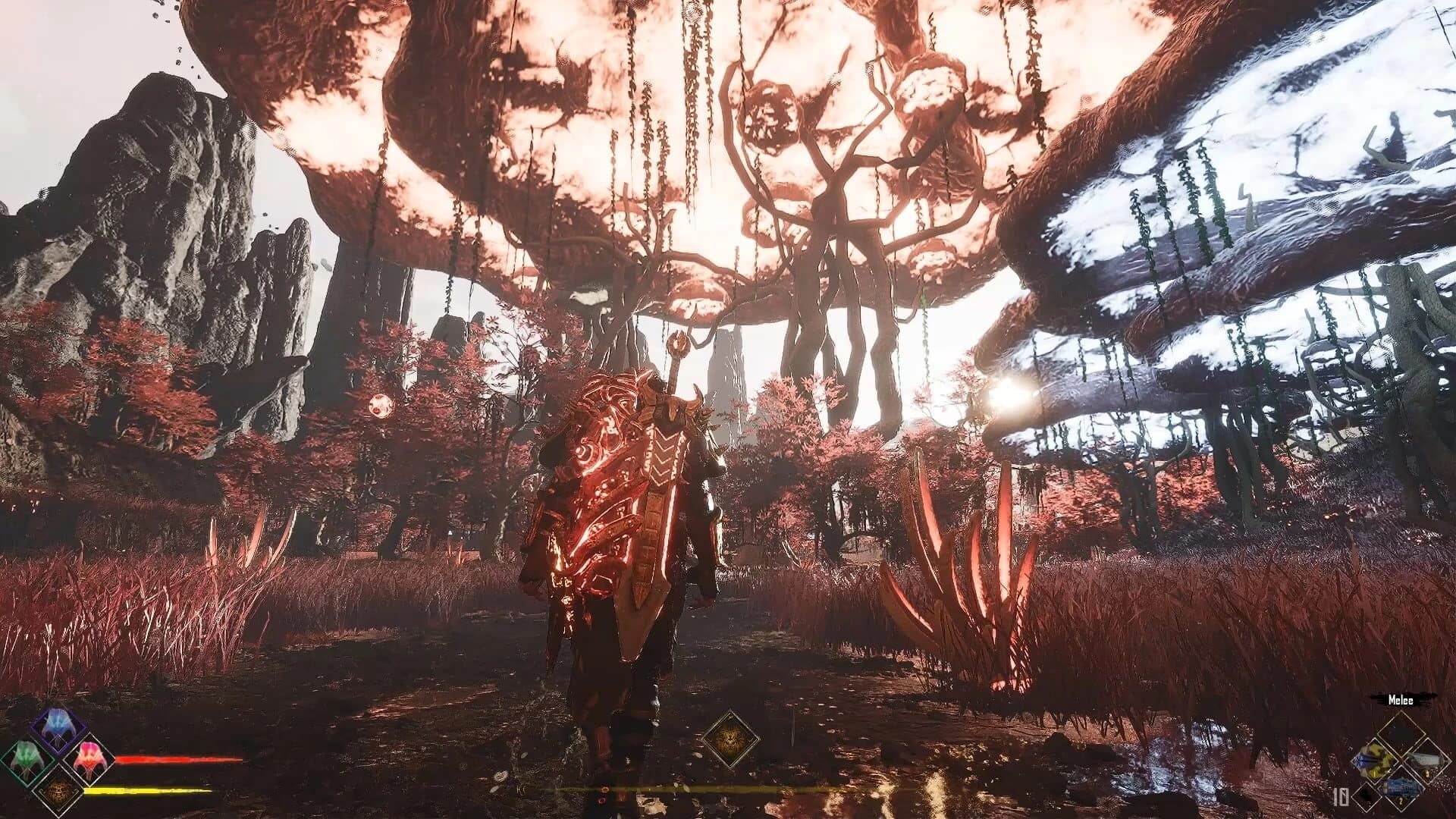The height and width of the screenshot is (819, 1456).
Task: Choose the white consumable in the item wheel
Action: point(1428,760)
